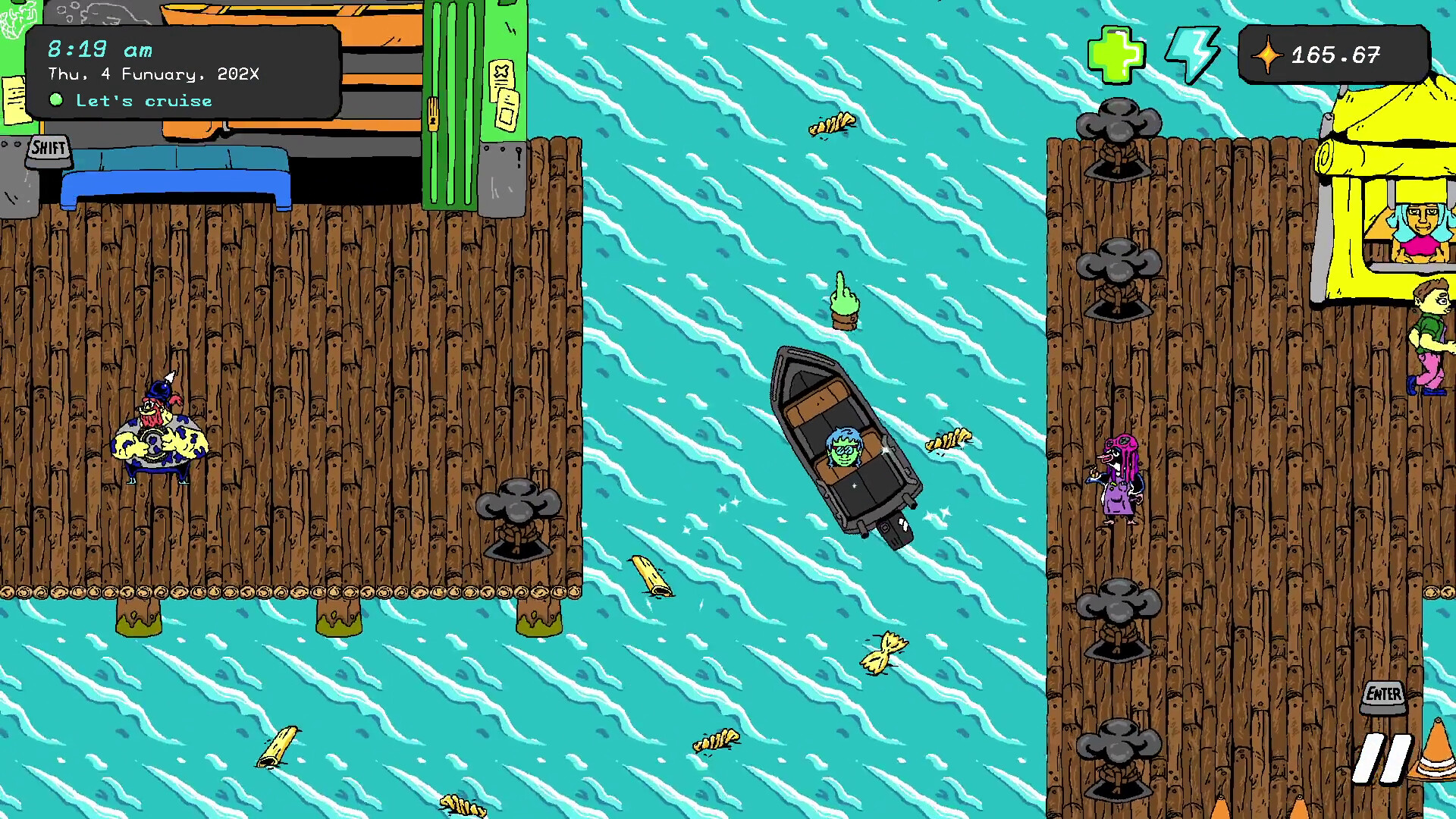Toggle the energy bolt indicator on
The image size is (1456, 819).
[1193, 53]
